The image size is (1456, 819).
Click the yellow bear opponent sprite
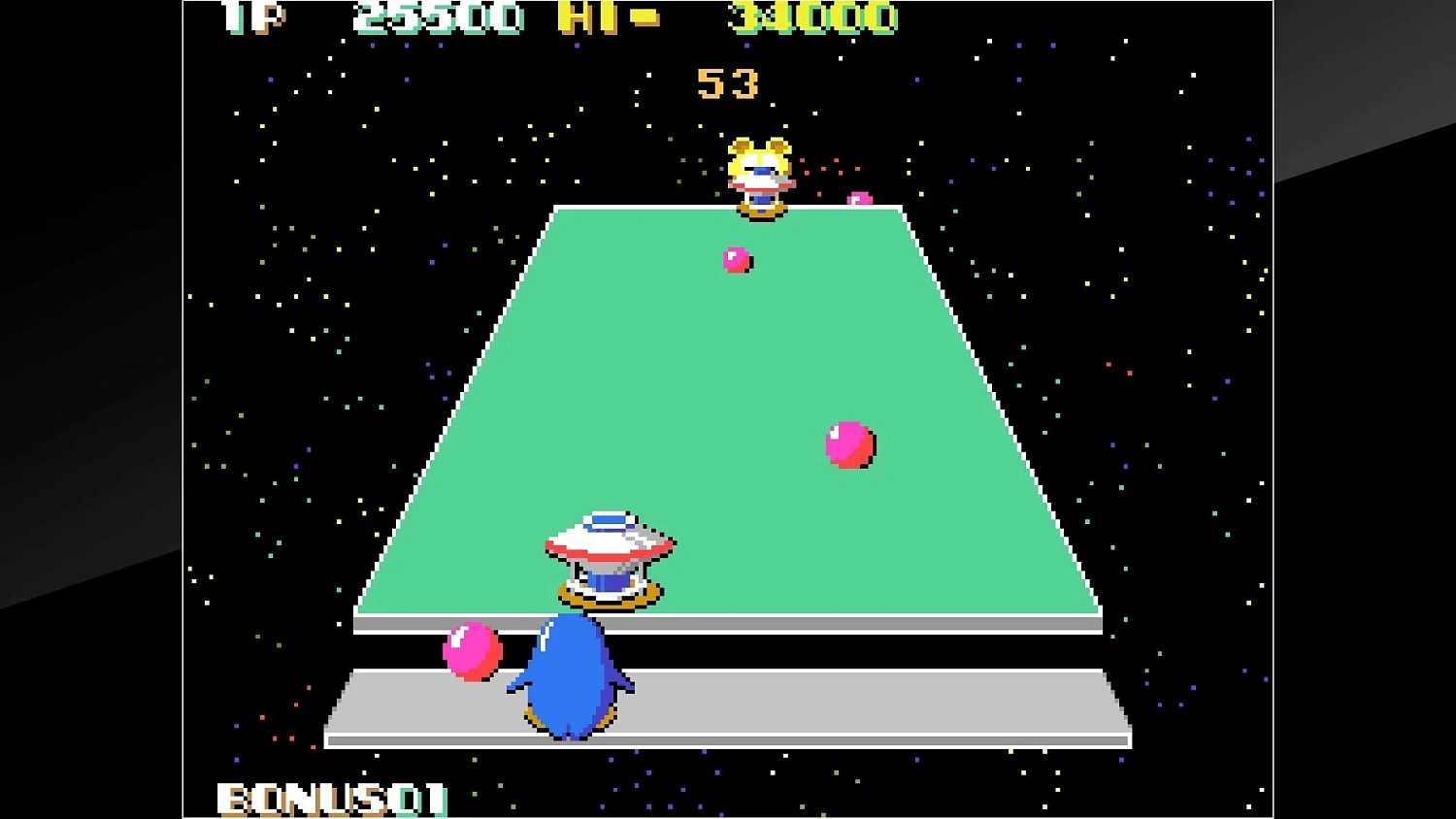pos(760,170)
